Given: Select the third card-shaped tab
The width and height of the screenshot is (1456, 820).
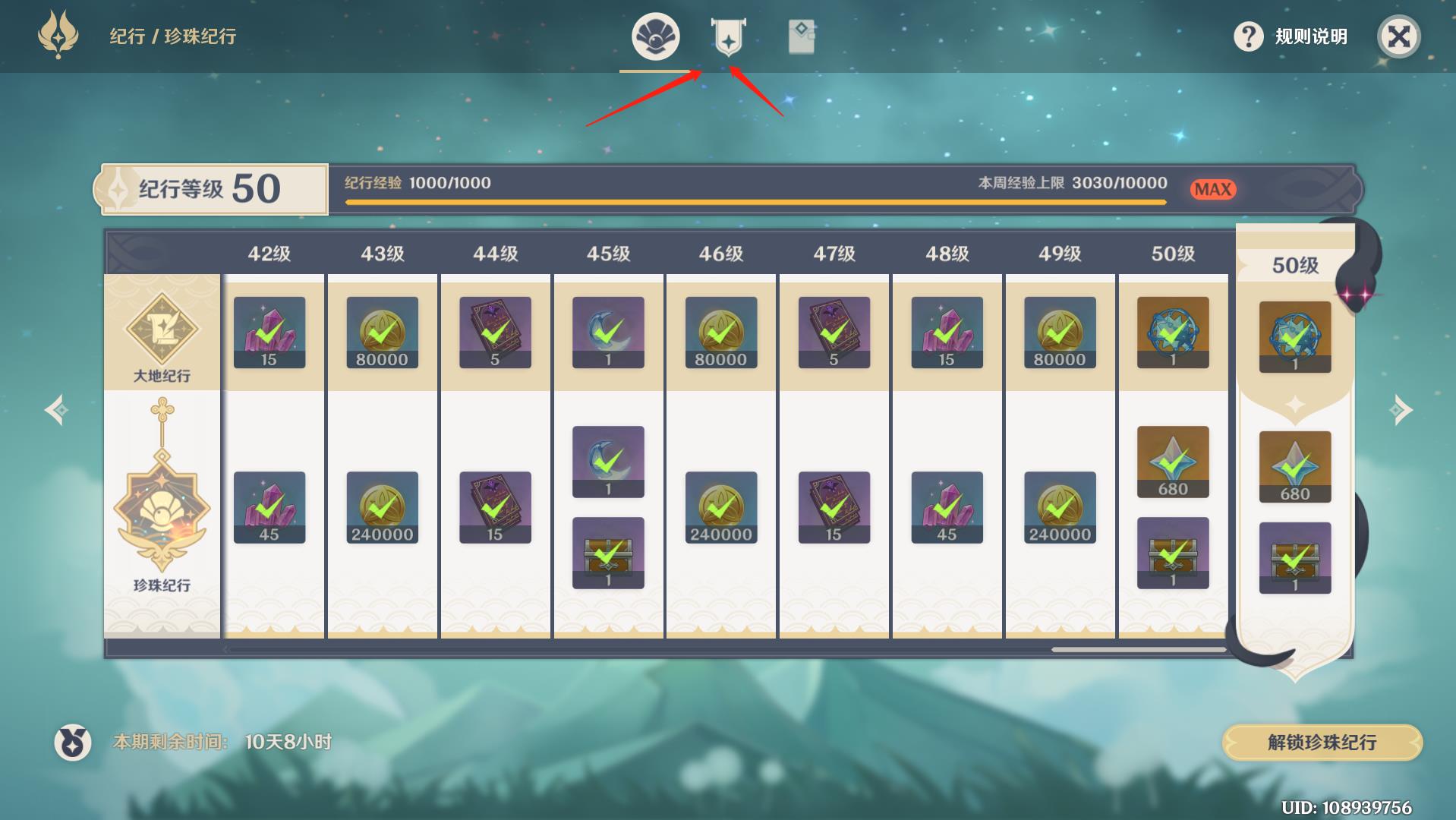Looking at the screenshot, I should [801, 36].
